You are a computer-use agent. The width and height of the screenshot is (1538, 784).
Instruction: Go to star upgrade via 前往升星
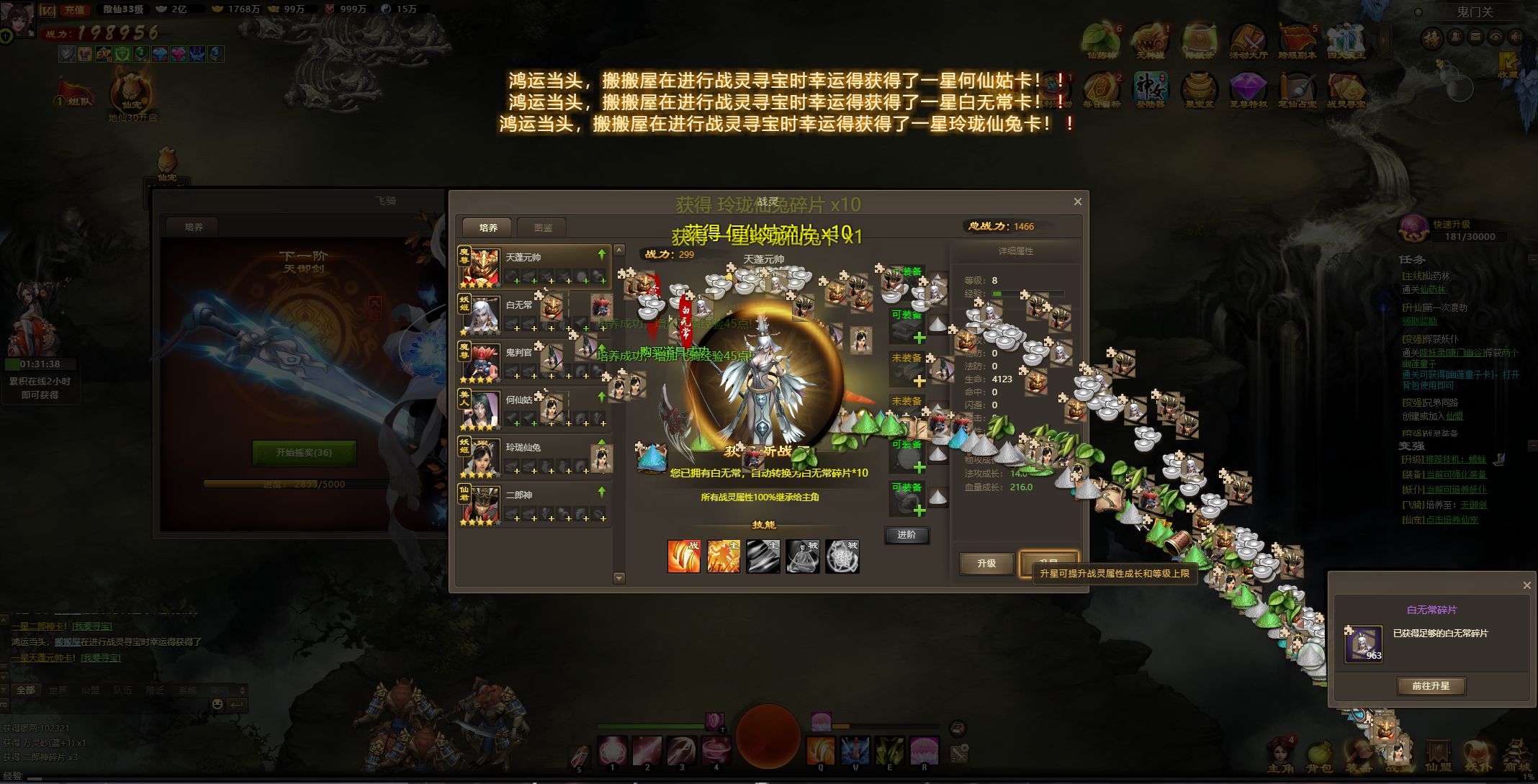(x=1431, y=686)
